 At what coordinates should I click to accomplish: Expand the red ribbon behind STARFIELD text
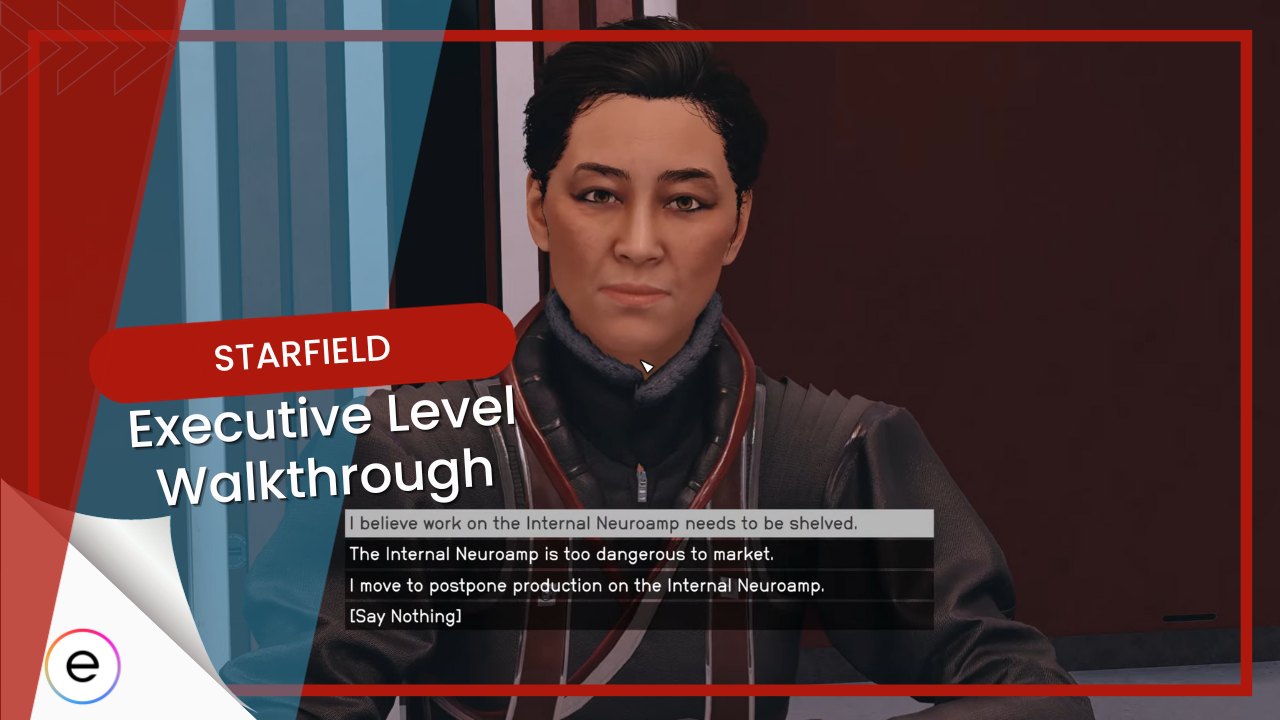pyautogui.click(x=300, y=352)
